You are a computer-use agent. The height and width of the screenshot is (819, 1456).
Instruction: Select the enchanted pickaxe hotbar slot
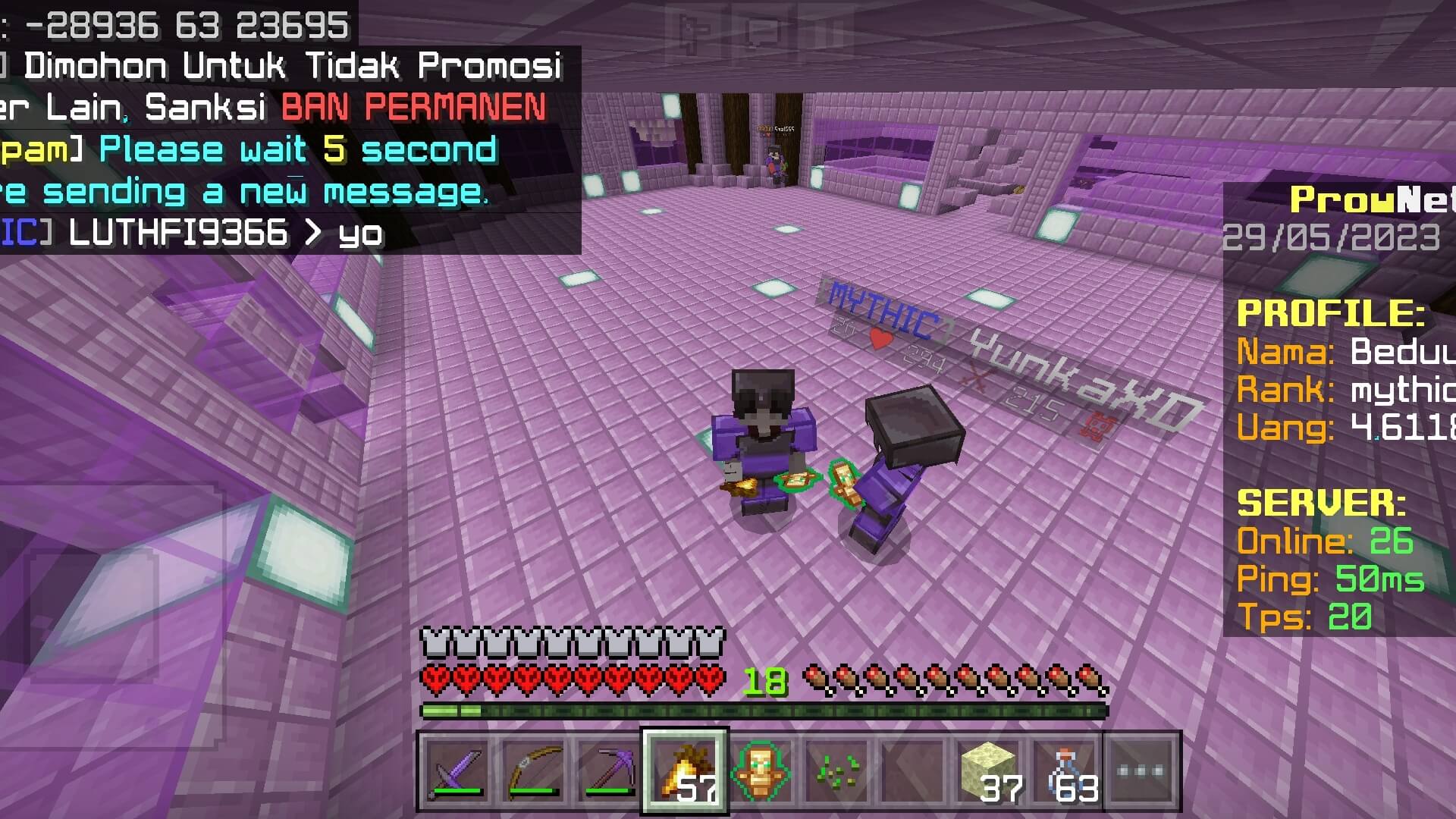tap(609, 771)
